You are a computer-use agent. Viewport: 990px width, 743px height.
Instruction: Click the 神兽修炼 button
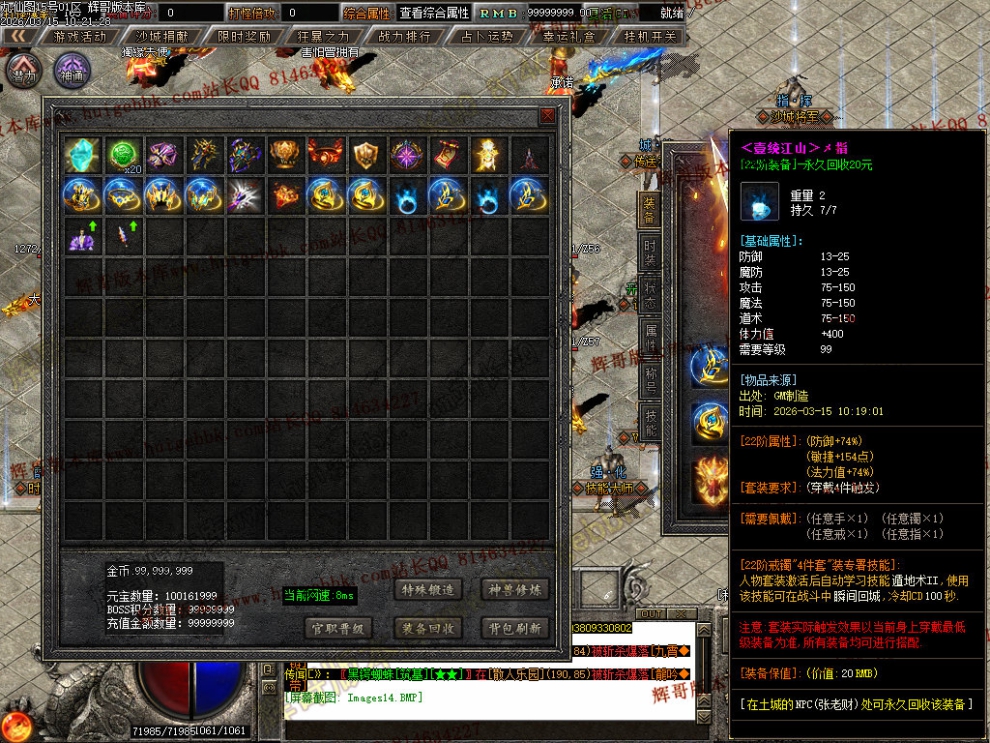point(515,590)
